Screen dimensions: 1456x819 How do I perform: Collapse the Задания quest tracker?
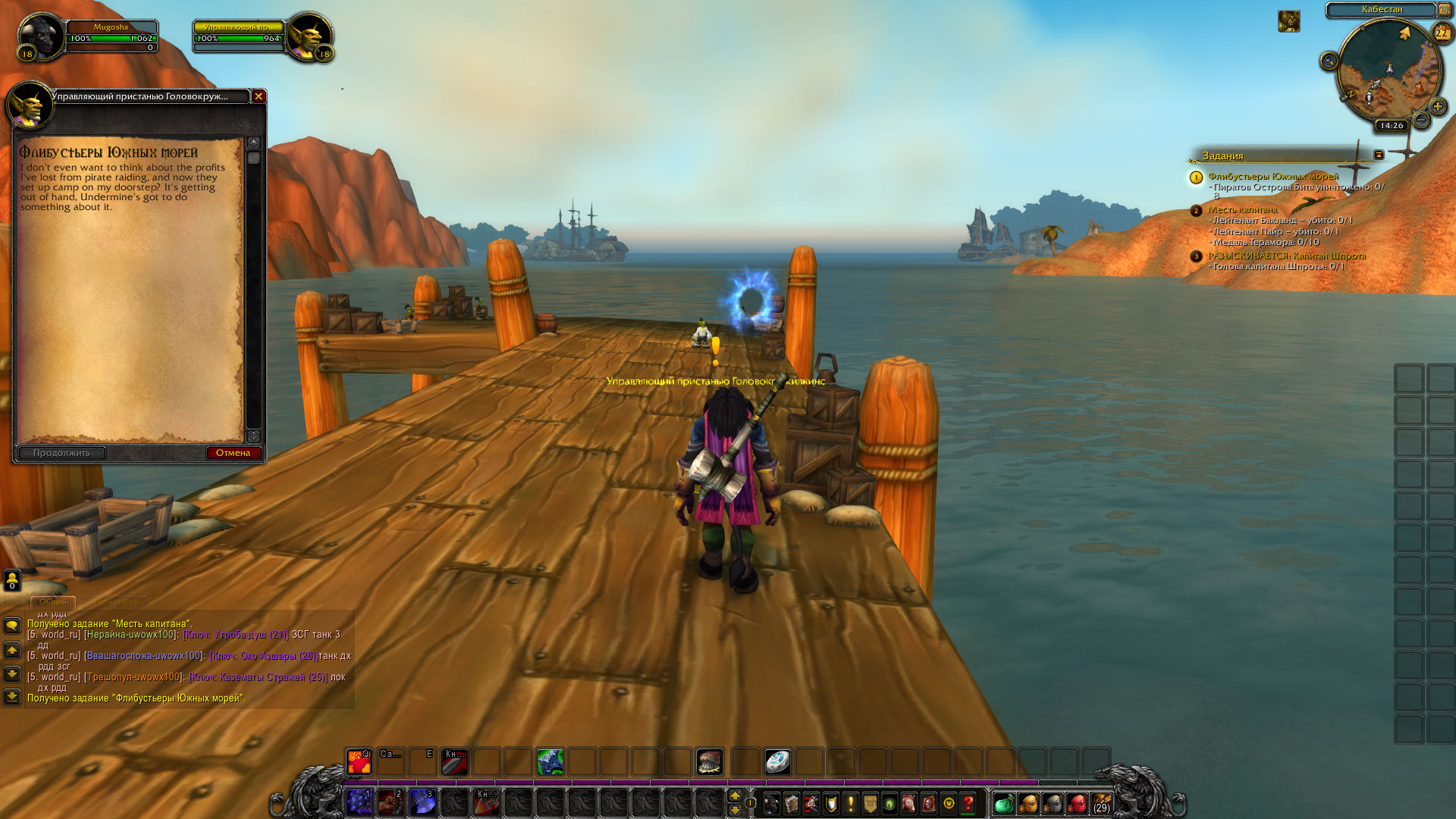point(1379,155)
